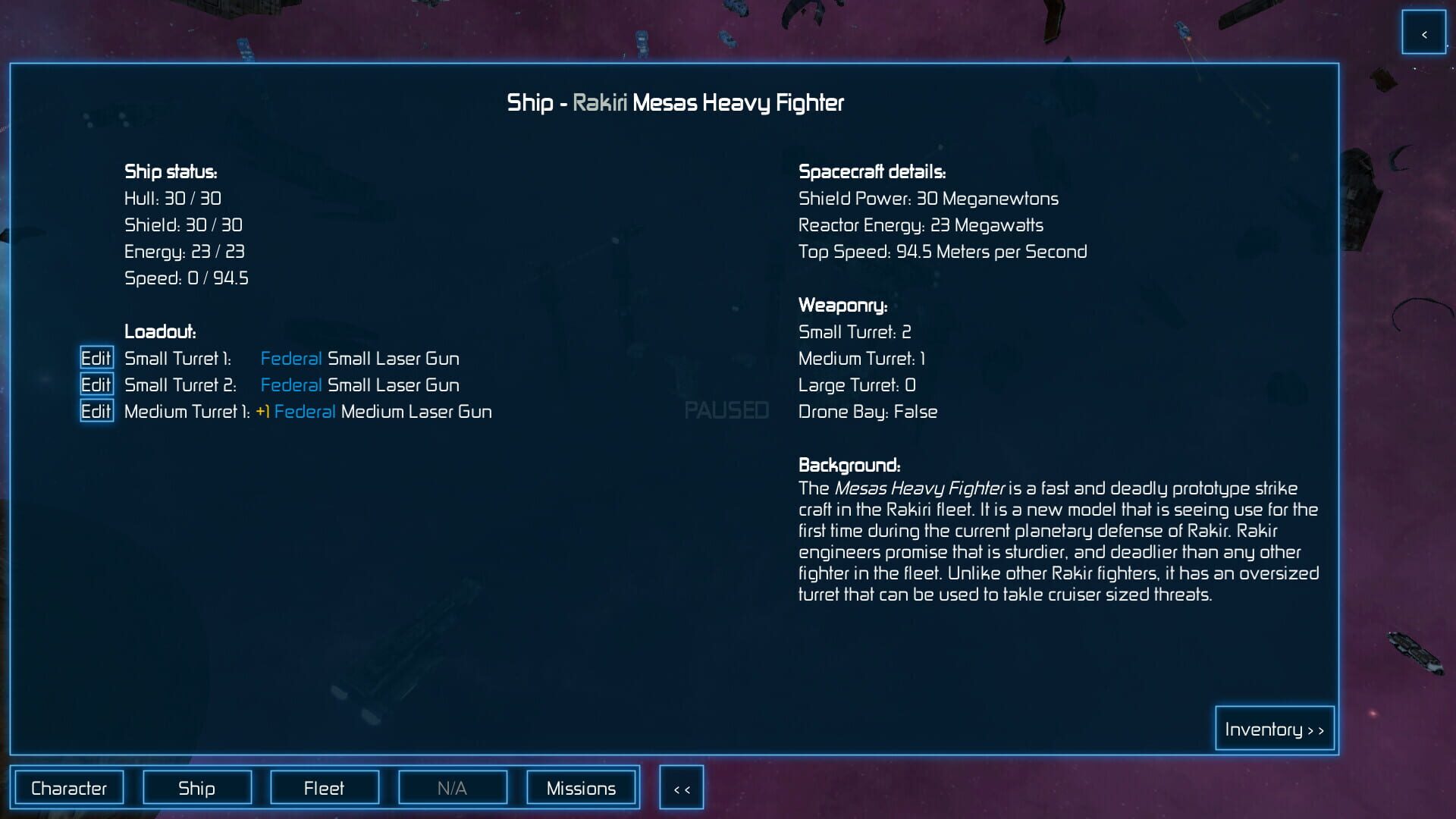This screenshot has height=819, width=1456.
Task: Click the greyed-out N/A tab
Action: pos(453,787)
